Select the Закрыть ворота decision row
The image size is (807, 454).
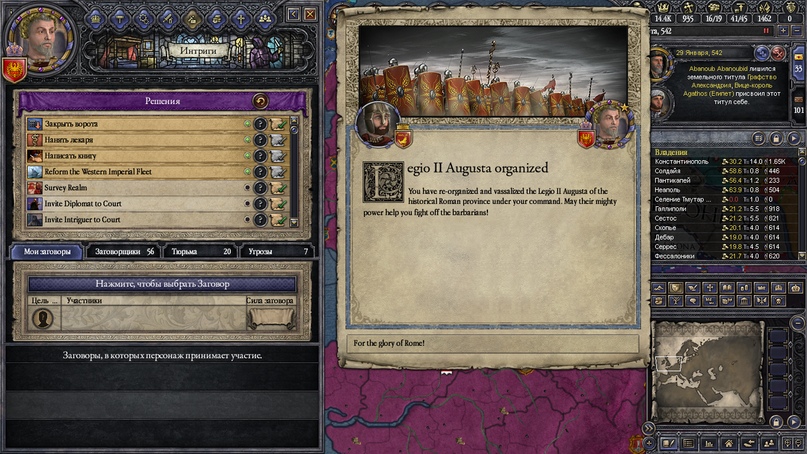(130, 124)
